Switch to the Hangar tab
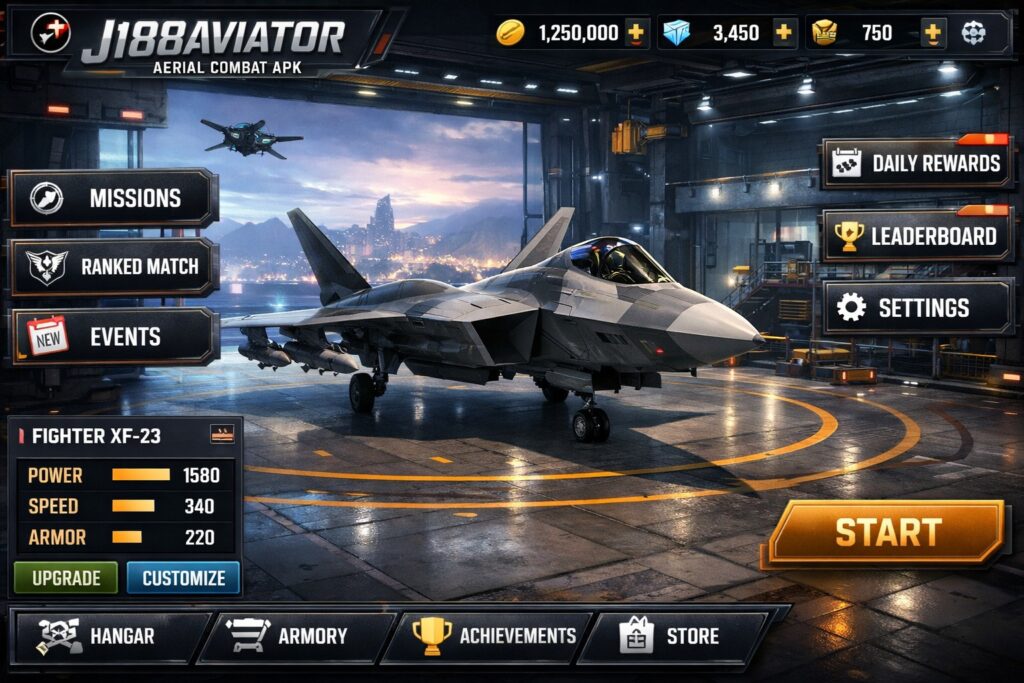The width and height of the screenshot is (1024, 683). tap(105, 636)
